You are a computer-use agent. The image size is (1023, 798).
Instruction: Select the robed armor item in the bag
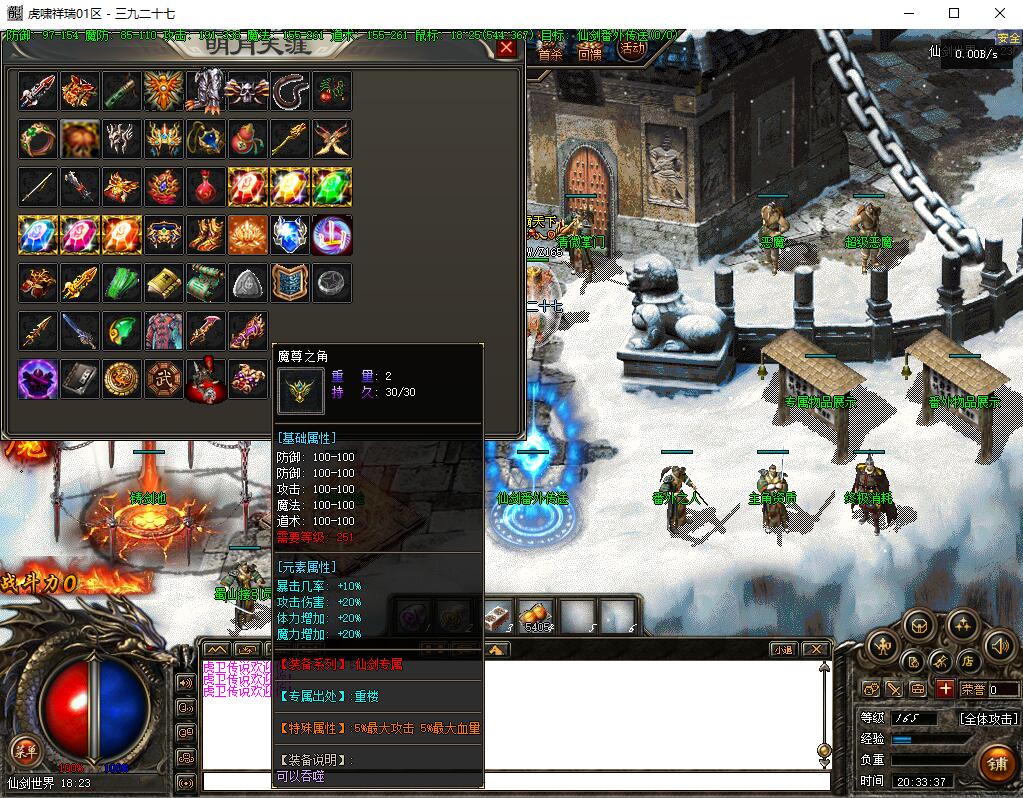164,330
